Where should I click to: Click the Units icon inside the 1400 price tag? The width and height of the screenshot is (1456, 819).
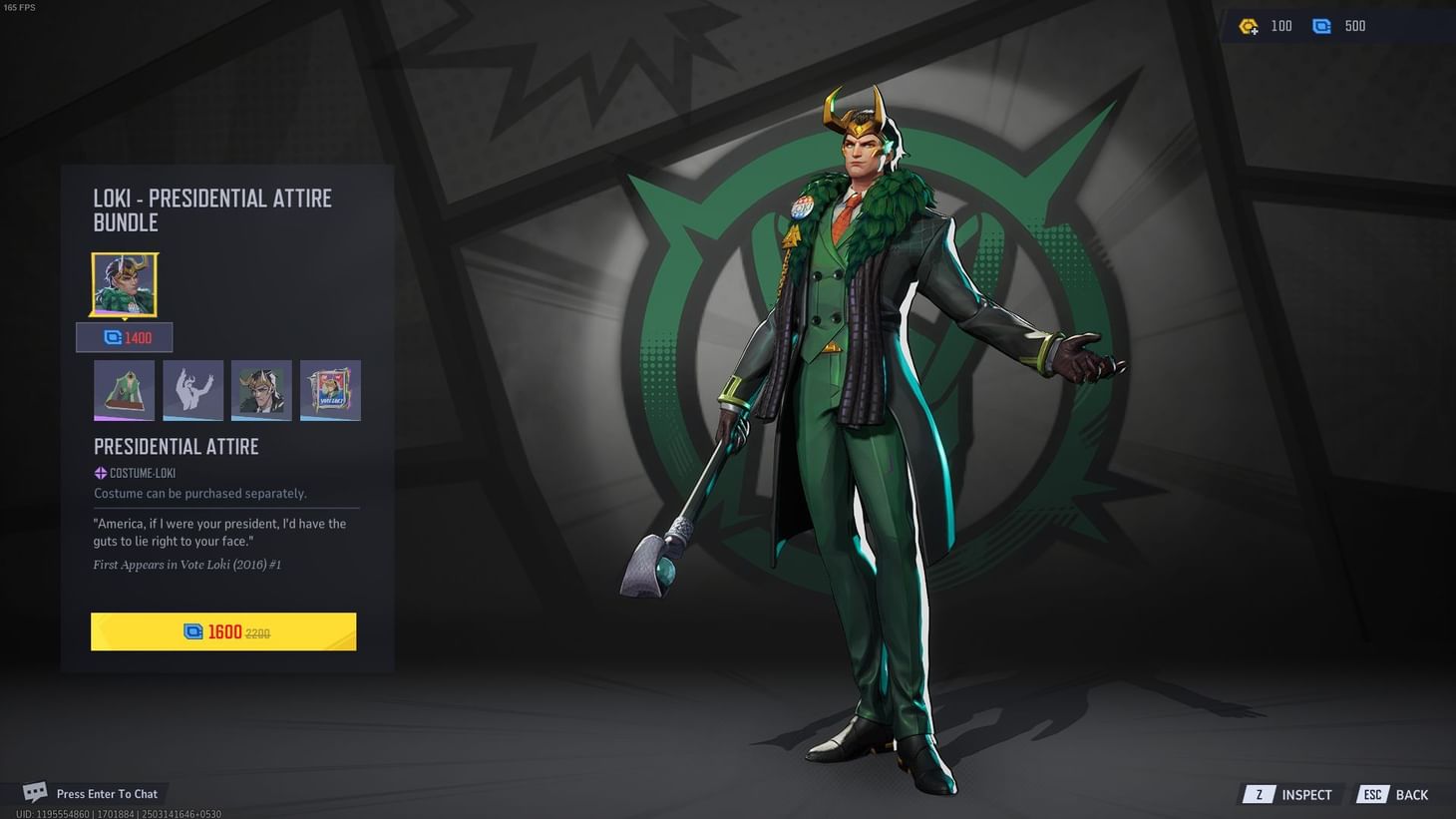tap(112, 337)
